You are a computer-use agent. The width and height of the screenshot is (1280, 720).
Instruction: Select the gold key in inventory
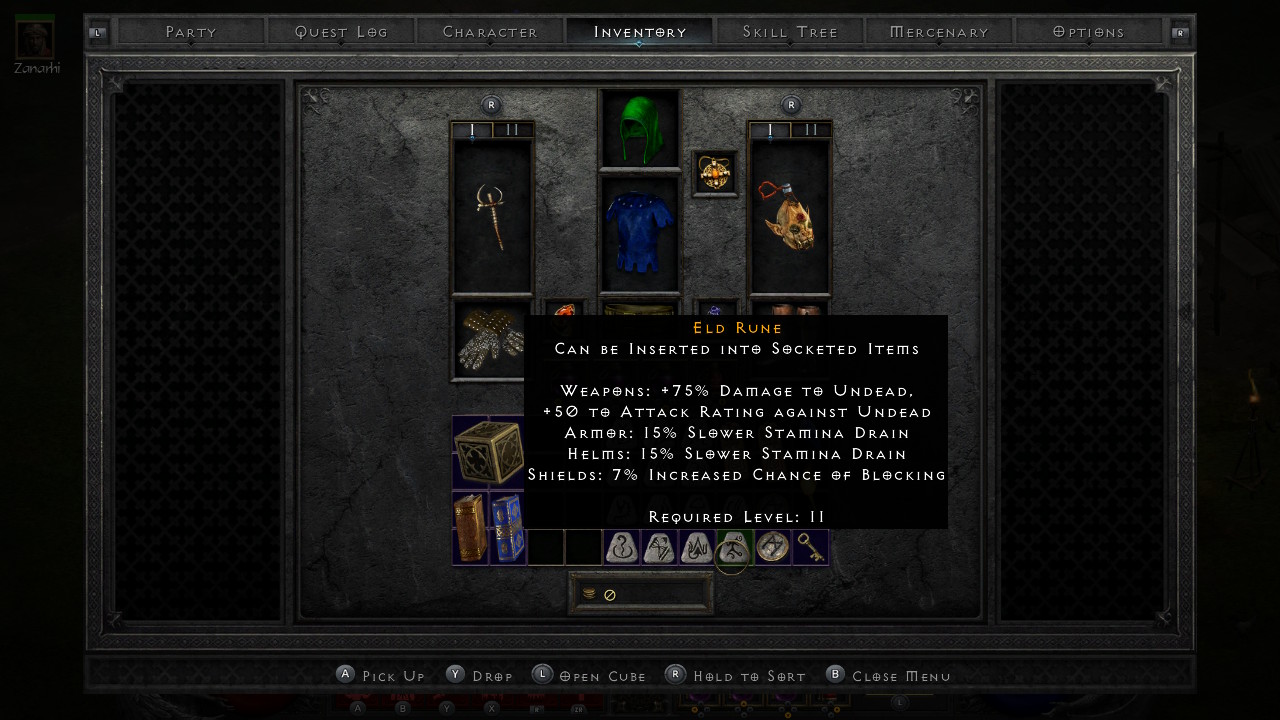811,547
